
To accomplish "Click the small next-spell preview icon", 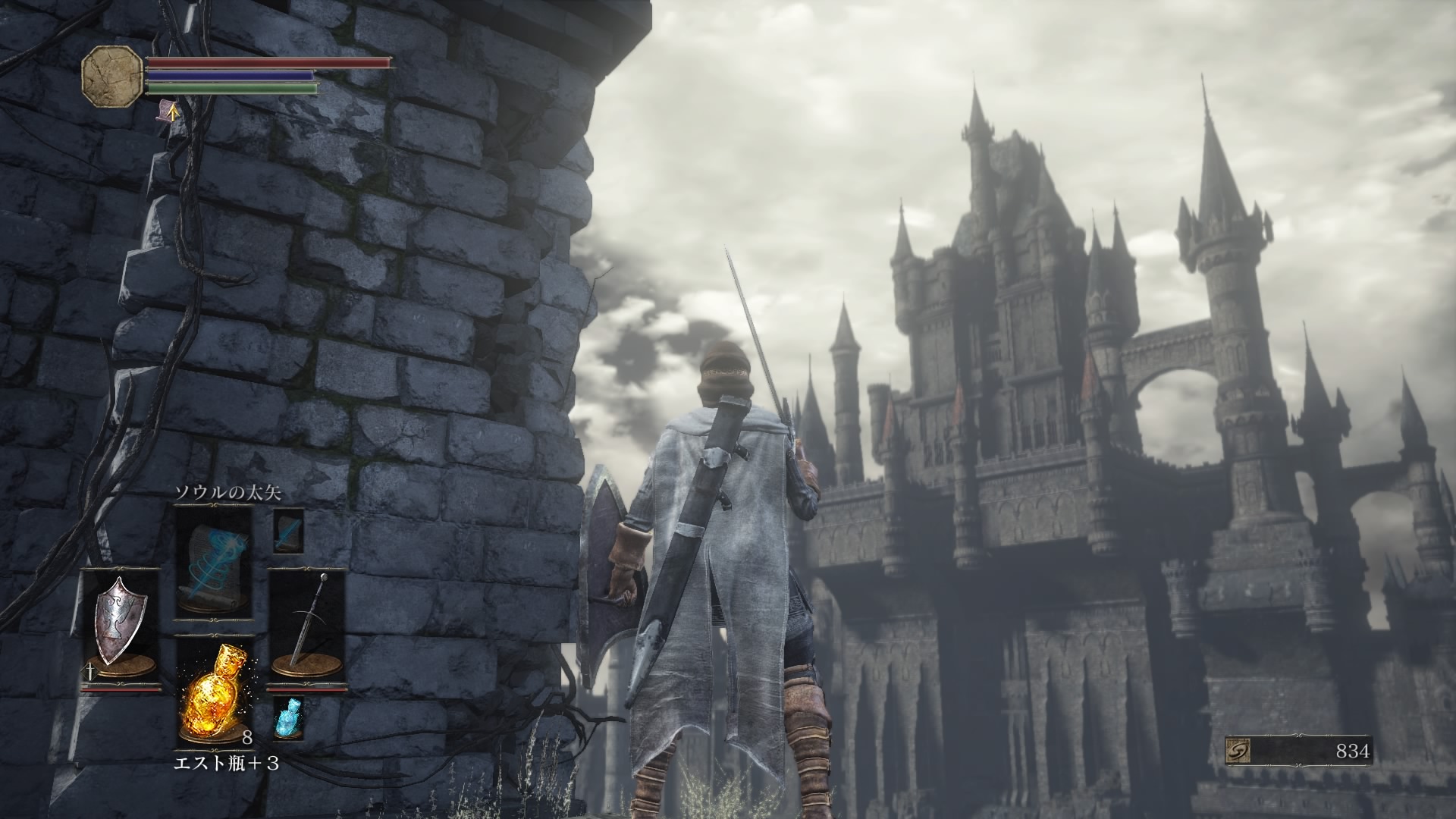I will point(288,531).
